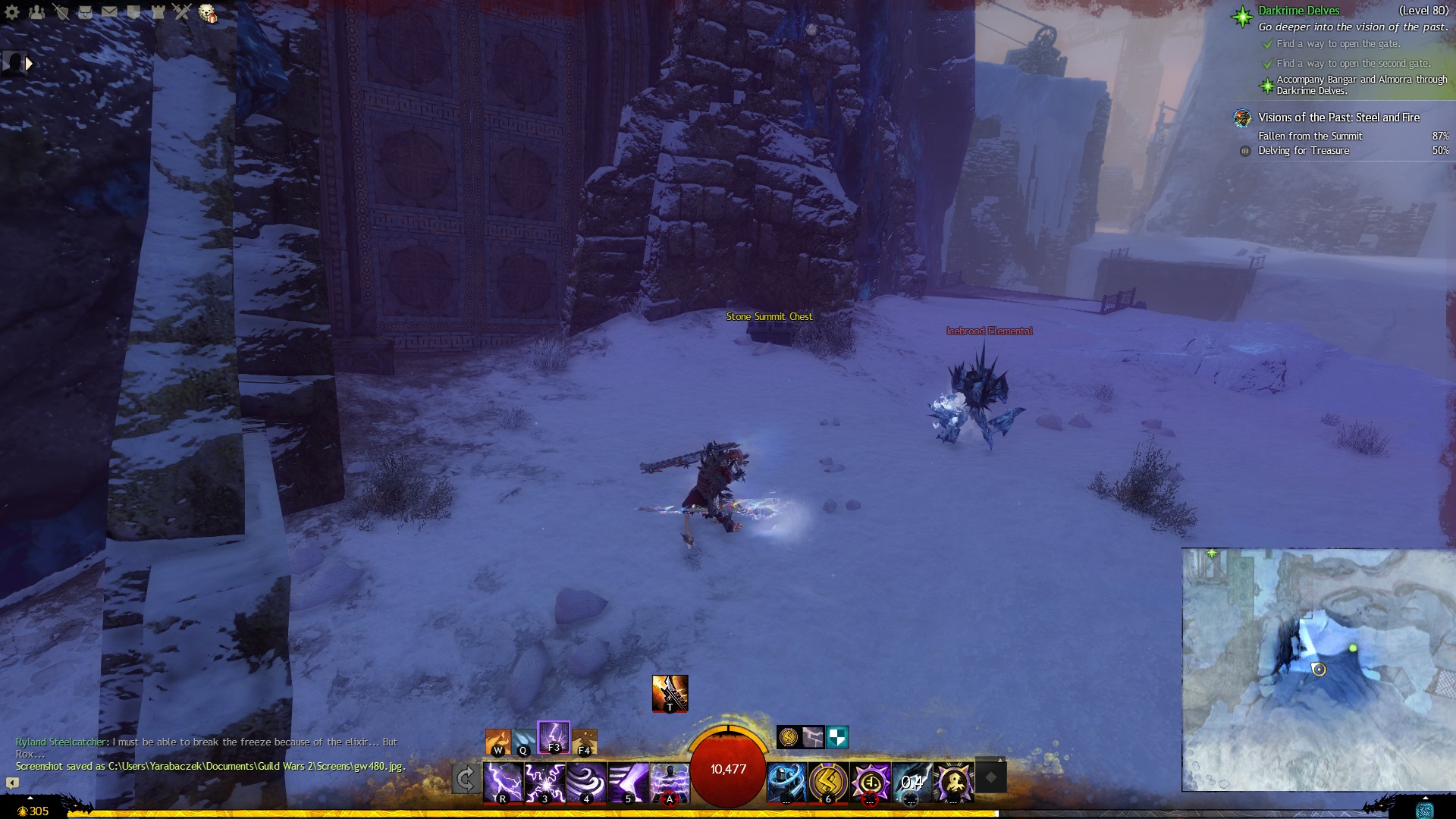The width and height of the screenshot is (1456, 819).
Task: Switch to earth attunement
Action: coord(585,742)
